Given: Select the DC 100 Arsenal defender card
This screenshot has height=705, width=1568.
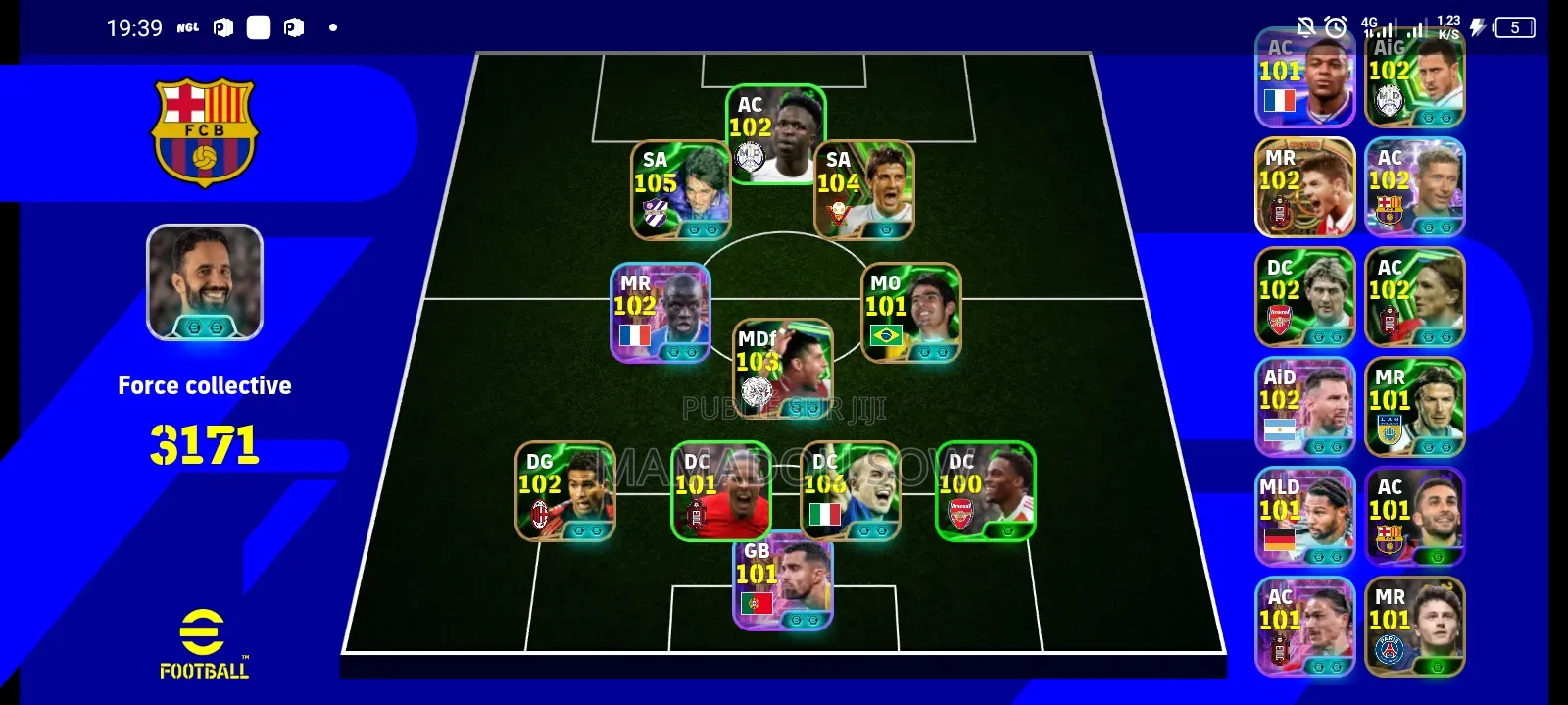Looking at the screenshot, I should point(985,491).
